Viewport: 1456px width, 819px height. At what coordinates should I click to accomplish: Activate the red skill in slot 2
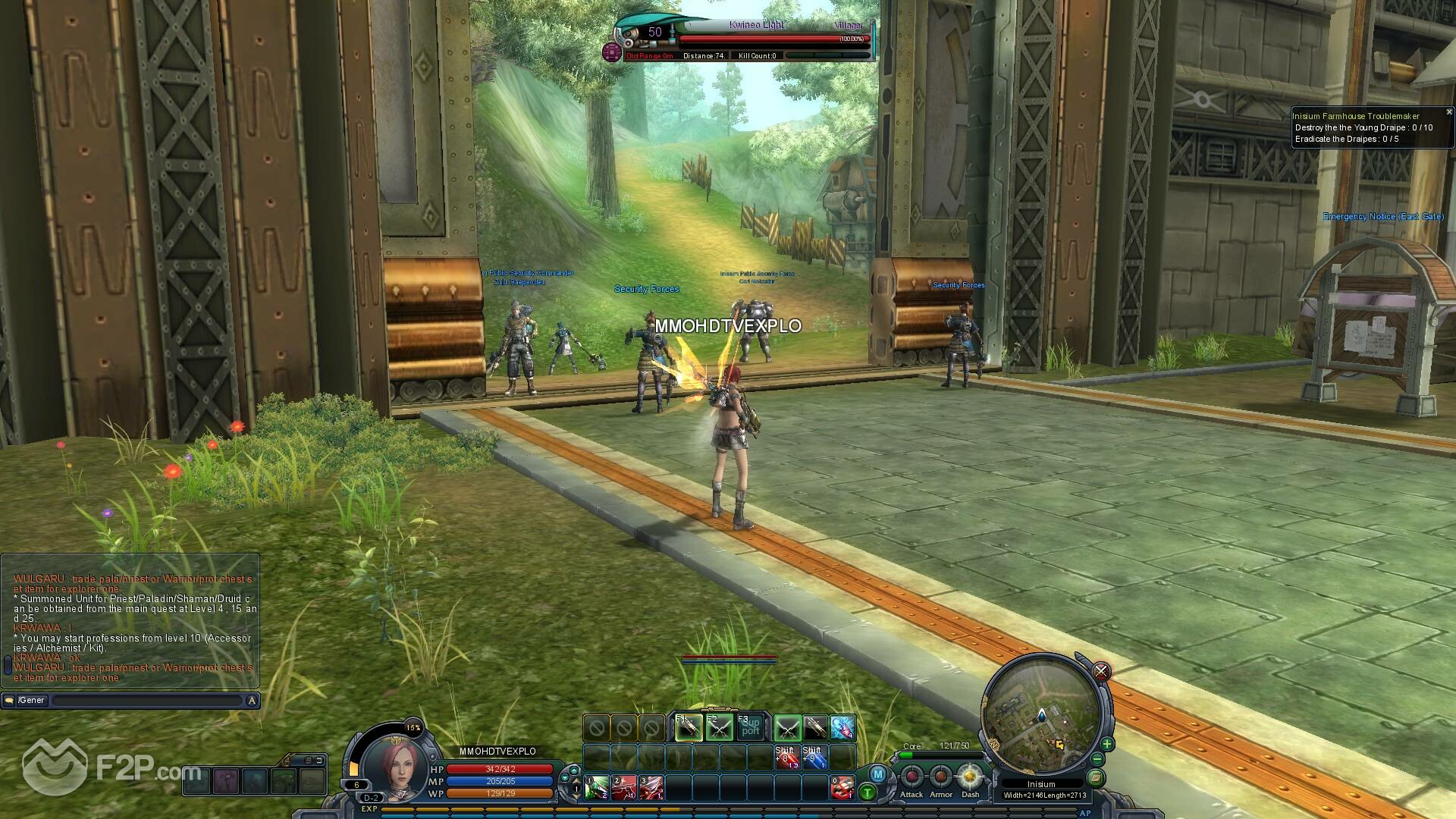[623, 788]
